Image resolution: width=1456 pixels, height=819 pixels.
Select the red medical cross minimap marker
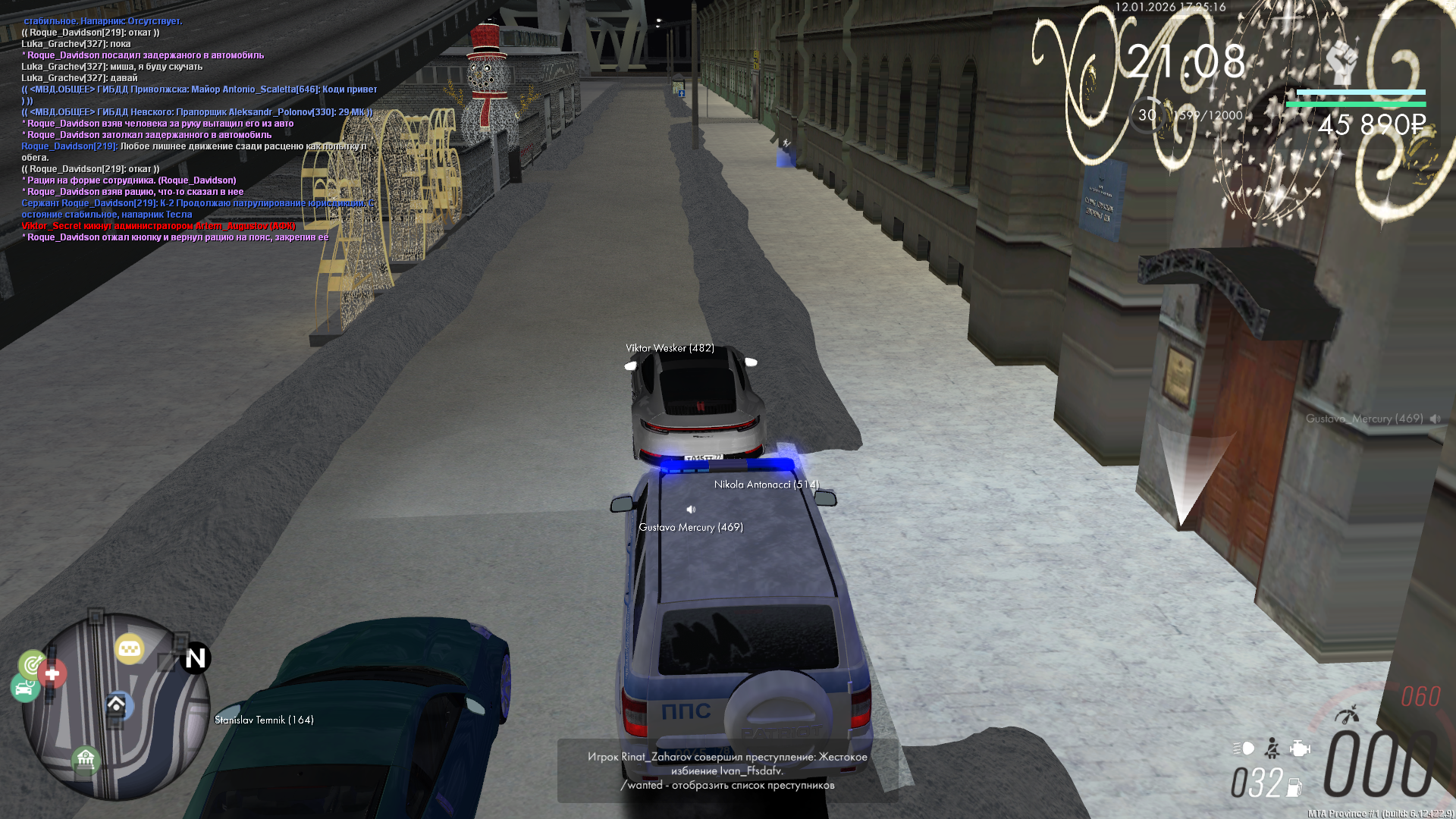pyautogui.click(x=52, y=673)
